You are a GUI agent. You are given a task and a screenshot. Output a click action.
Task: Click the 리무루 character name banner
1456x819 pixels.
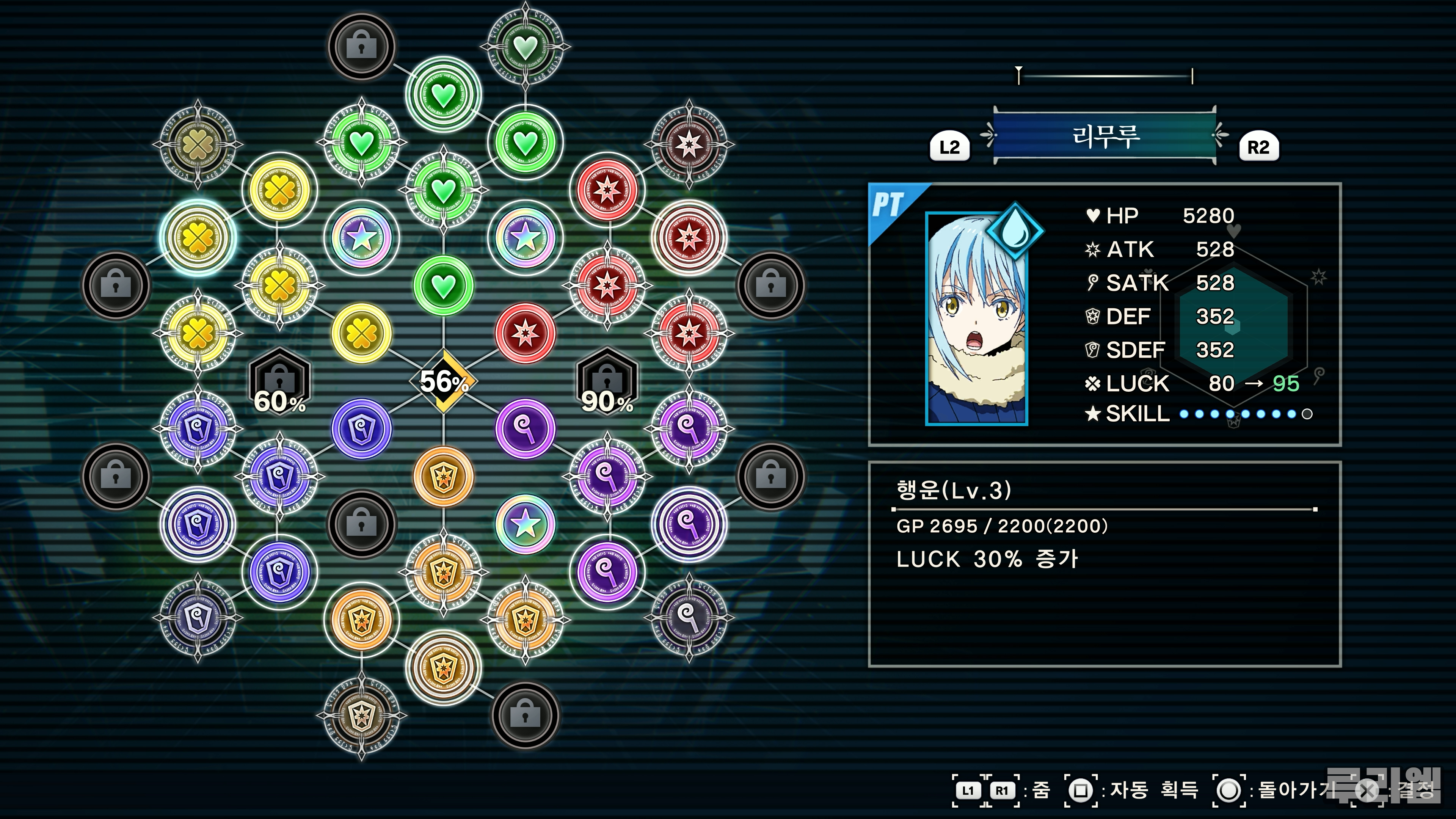pos(1105,136)
